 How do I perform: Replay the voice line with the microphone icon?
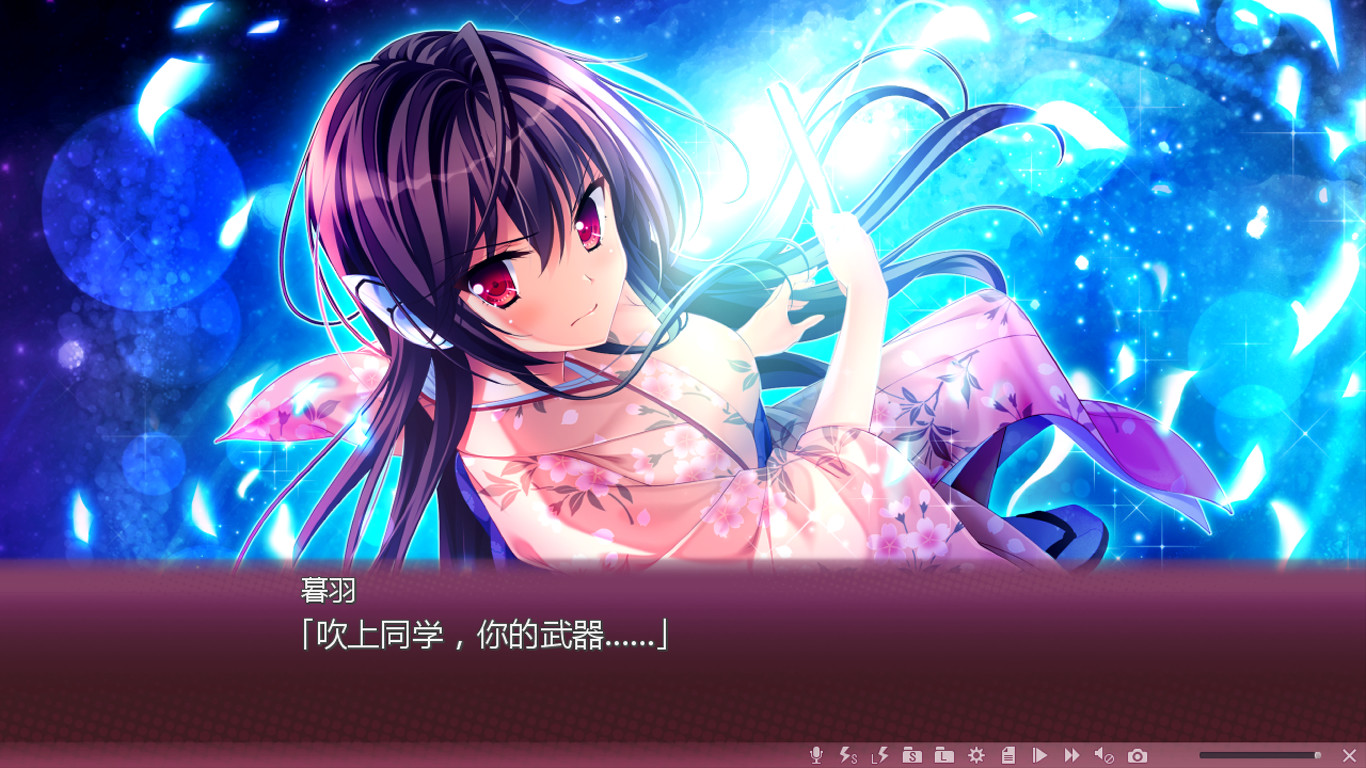pyautogui.click(x=815, y=755)
